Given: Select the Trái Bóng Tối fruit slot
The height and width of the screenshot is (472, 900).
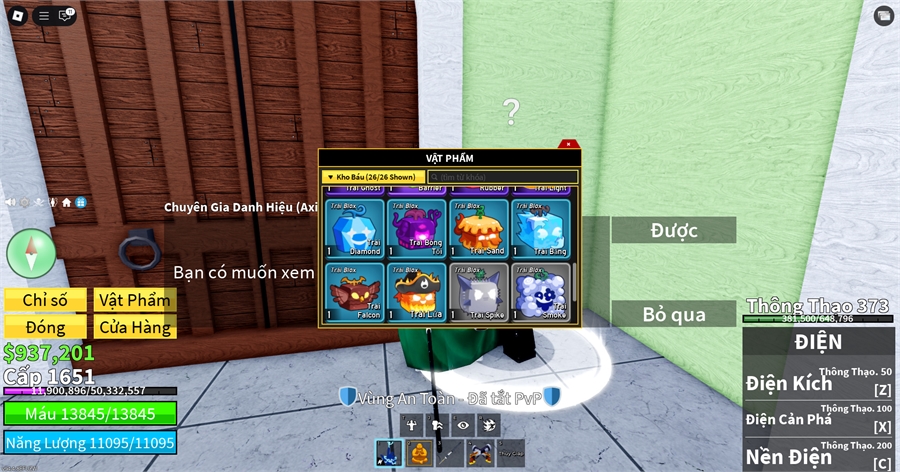Looking at the screenshot, I should click(x=418, y=228).
